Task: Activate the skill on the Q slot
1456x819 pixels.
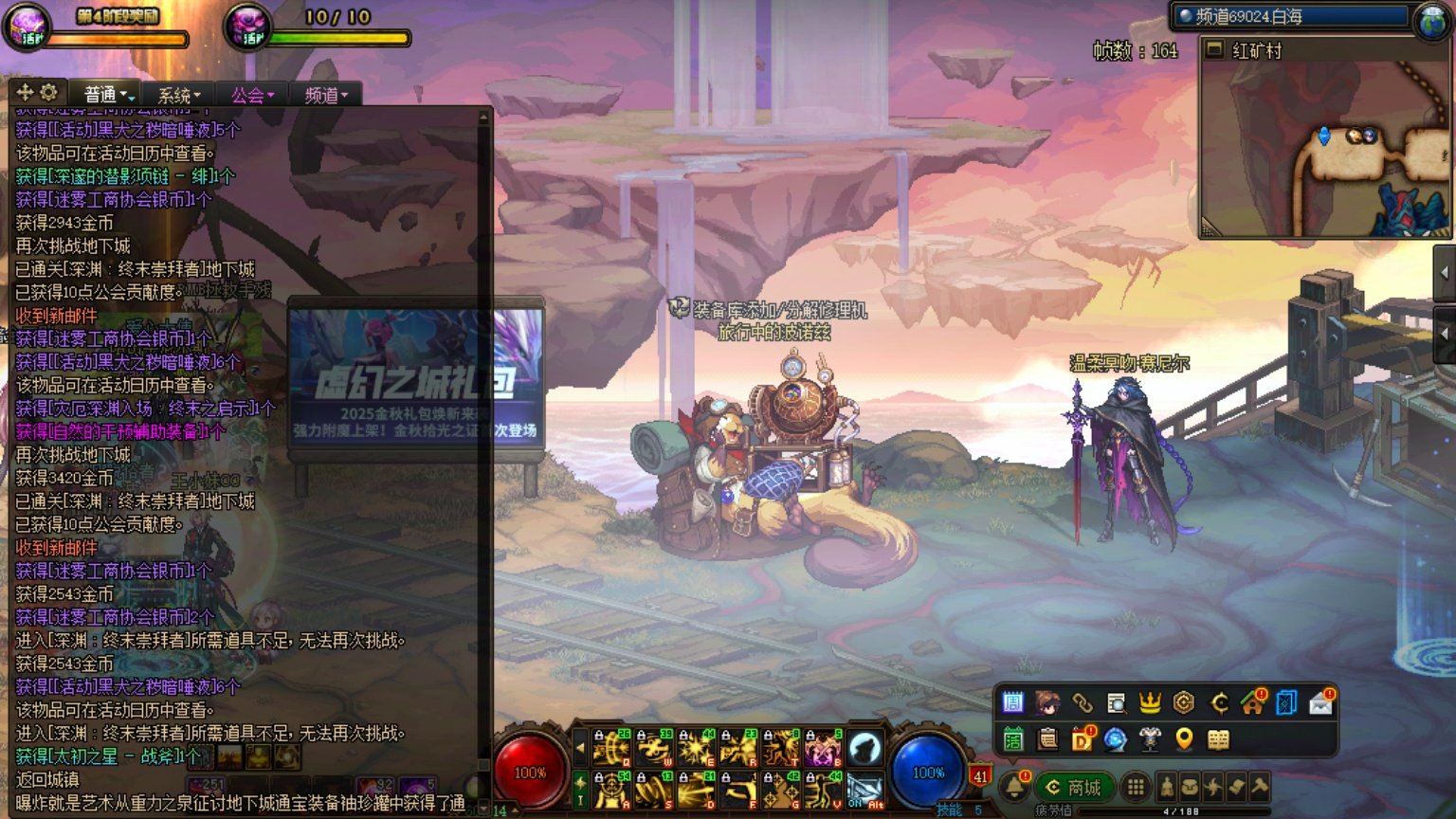Action: pyautogui.click(x=611, y=749)
